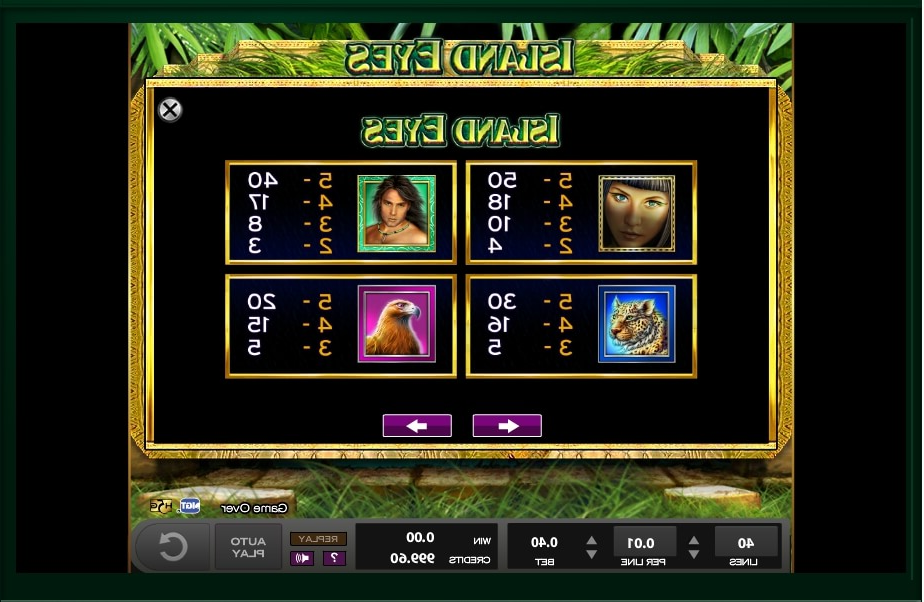The image size is (924, 602).
Task: Close the Island Eyes paytable window
Action: 171,110
